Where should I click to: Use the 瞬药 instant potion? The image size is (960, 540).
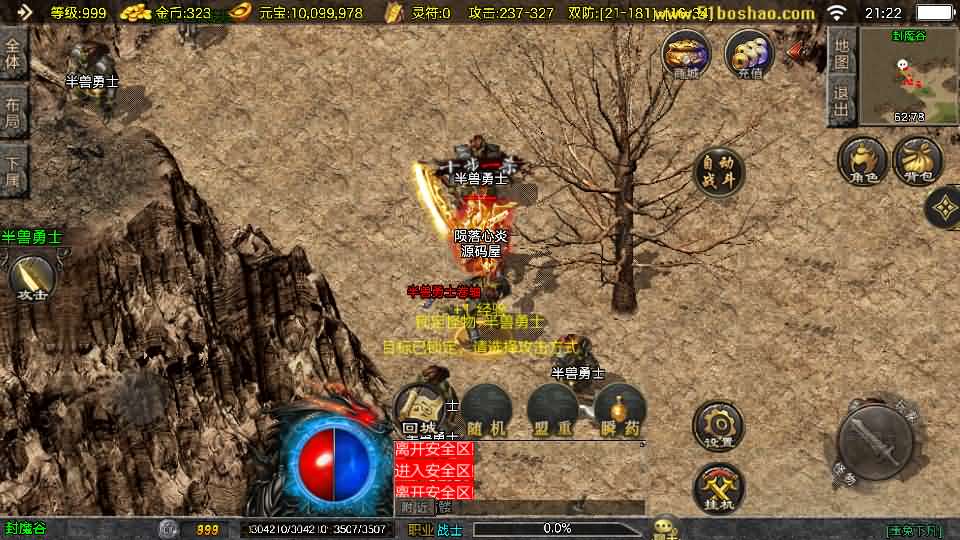tap(620, 410)
